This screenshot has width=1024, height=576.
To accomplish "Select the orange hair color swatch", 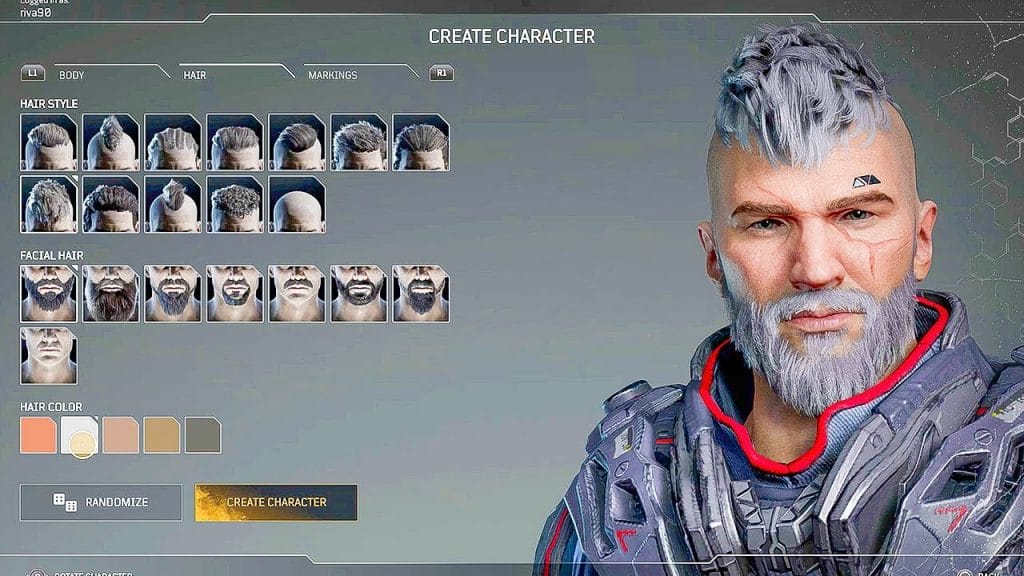I will [38, 436].
